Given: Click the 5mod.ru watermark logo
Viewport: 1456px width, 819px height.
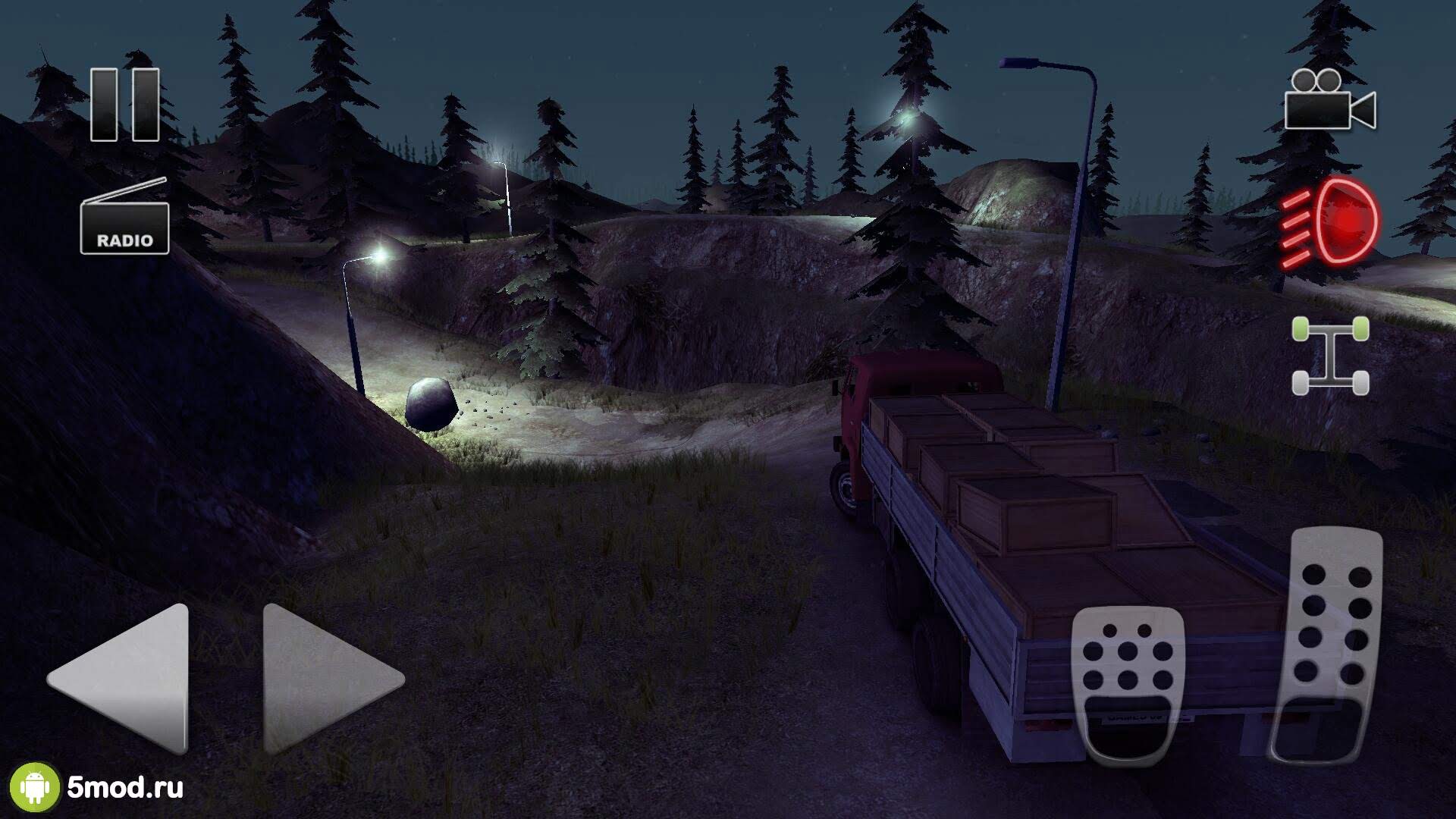Looking at the screenshot, I should (99, 787).
